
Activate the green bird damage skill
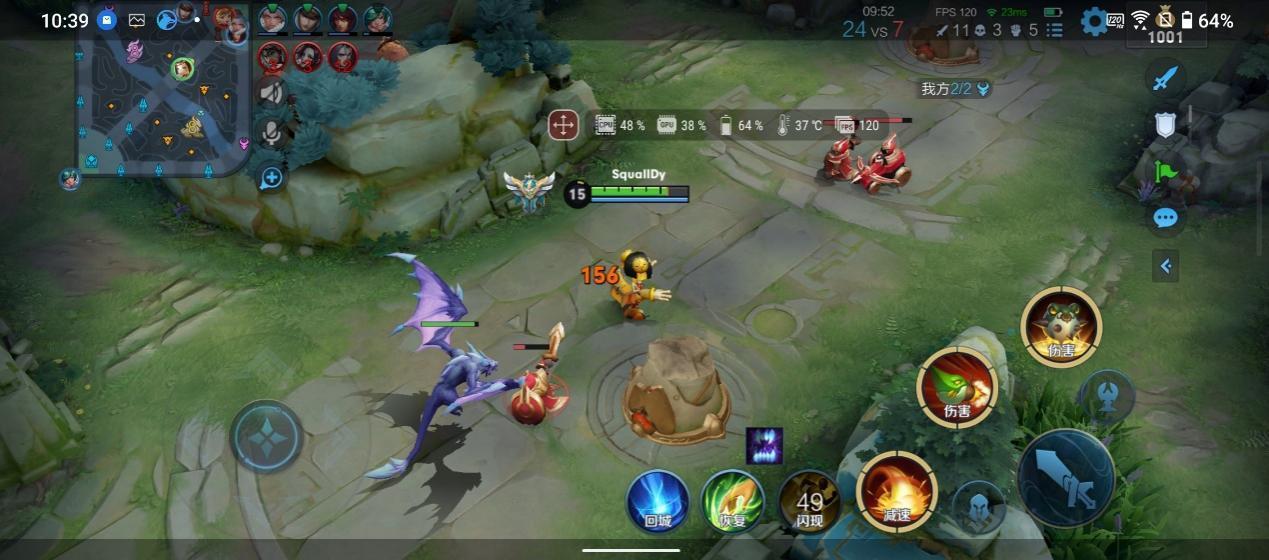point(957,387)
